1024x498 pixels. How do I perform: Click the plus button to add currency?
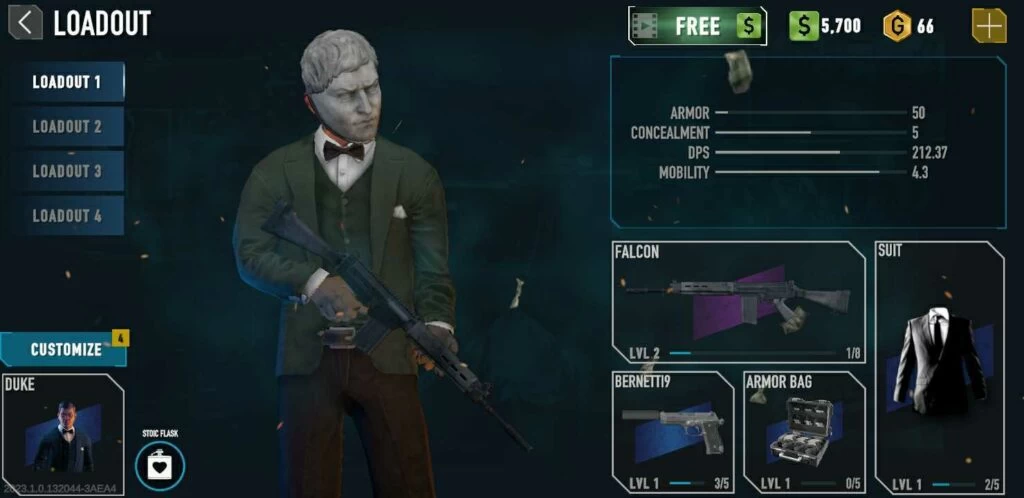tap(989, 26)
